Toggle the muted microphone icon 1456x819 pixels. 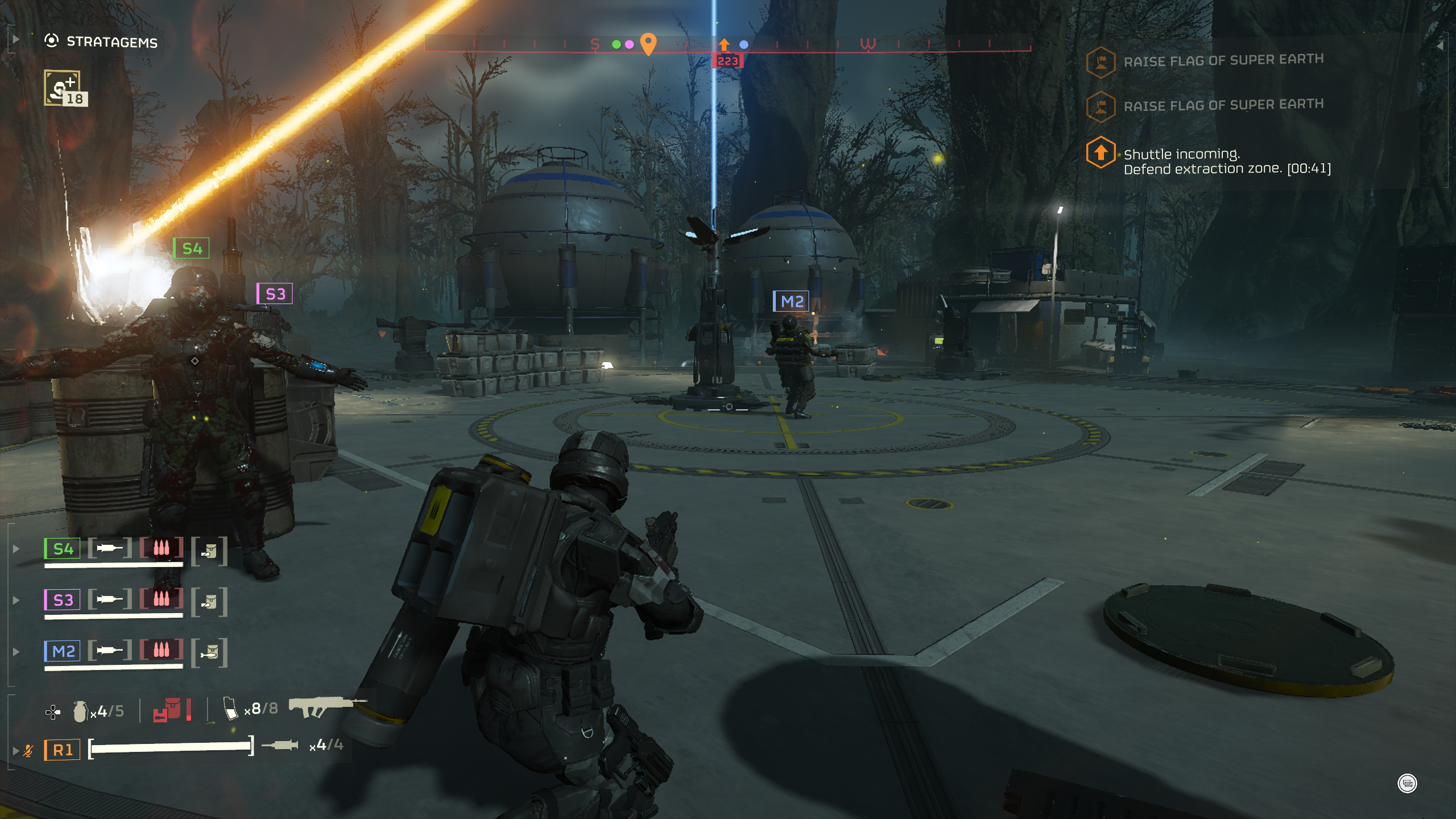point(28,751)
